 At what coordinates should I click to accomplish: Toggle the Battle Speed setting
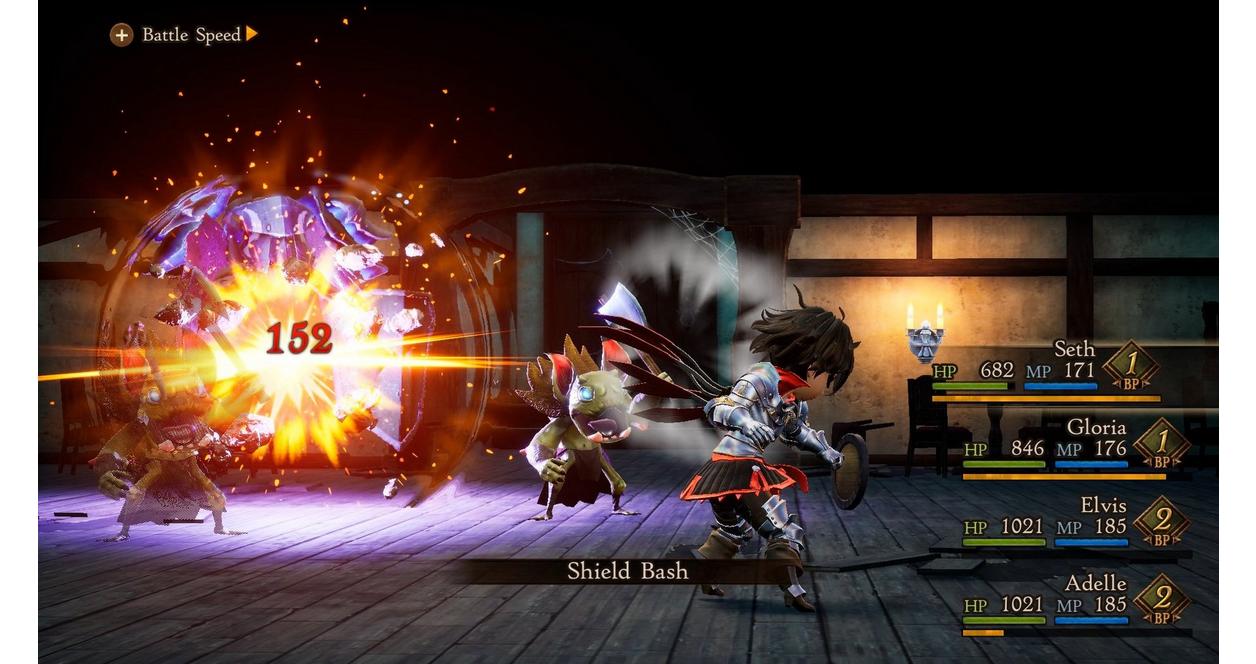184,35
